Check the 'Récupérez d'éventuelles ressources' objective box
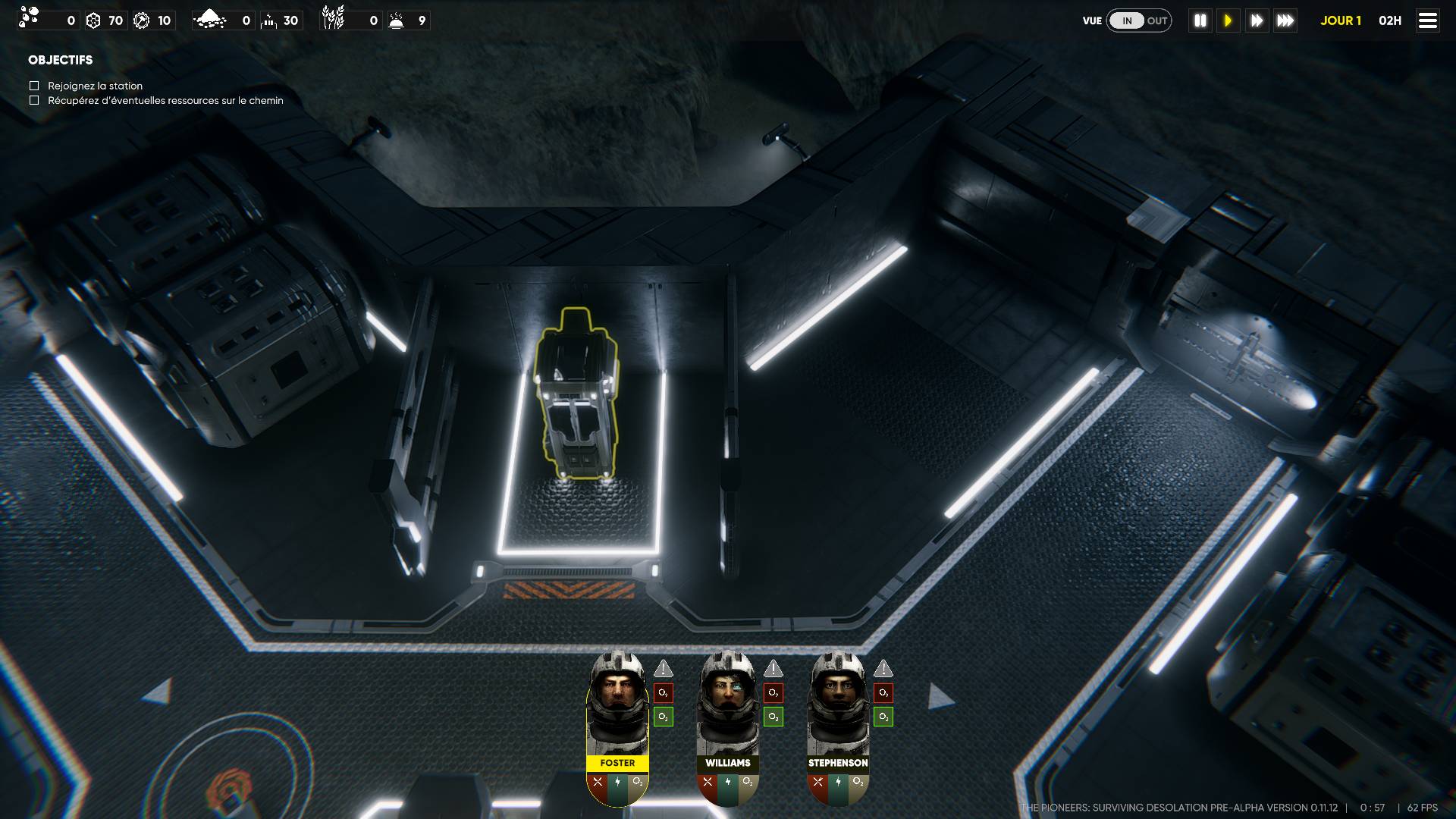The image size is (1456, 819). pos(34,100)
